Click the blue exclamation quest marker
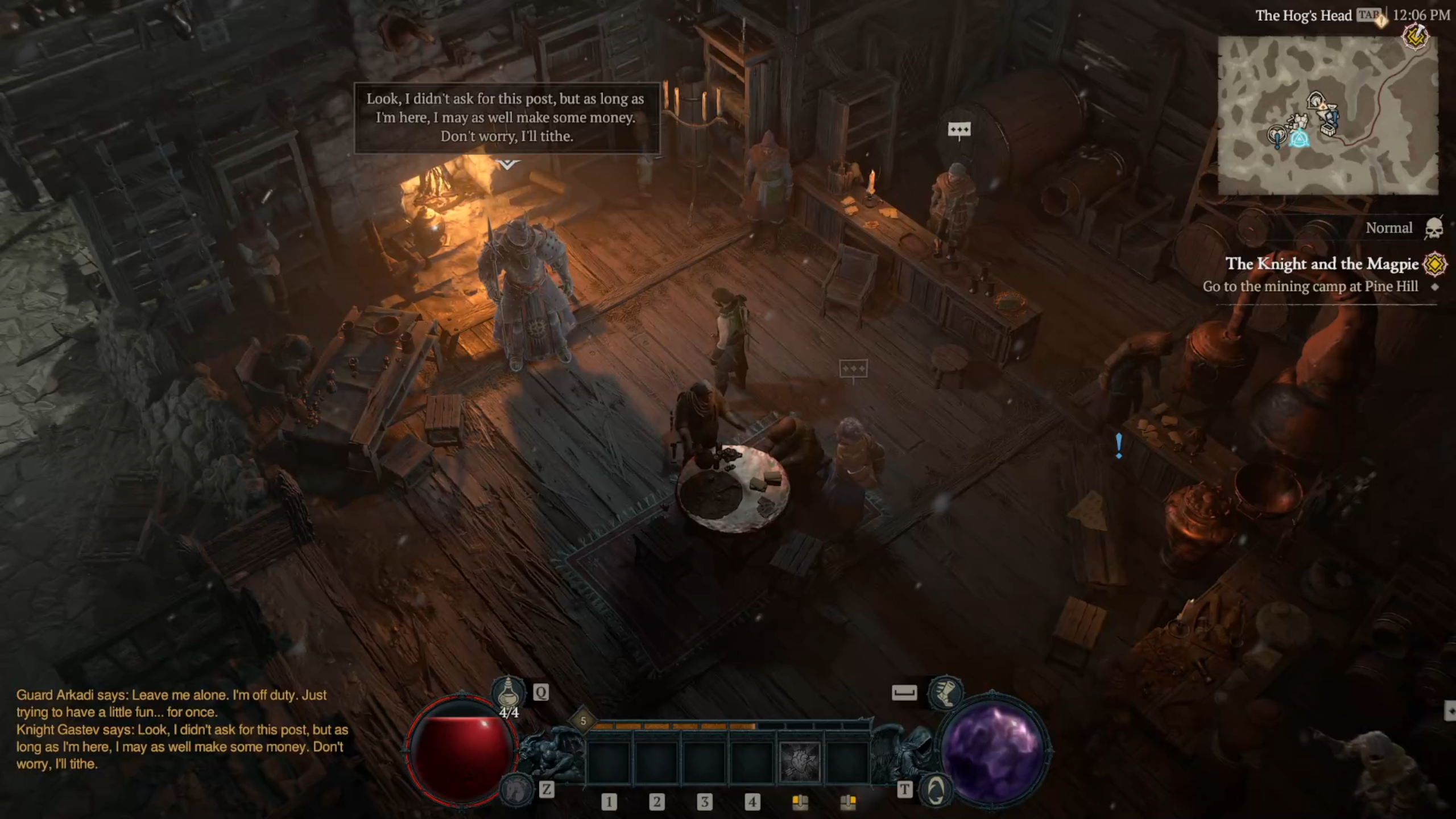The height and width of the screenshot is (819, 1456). point(1119,446)
